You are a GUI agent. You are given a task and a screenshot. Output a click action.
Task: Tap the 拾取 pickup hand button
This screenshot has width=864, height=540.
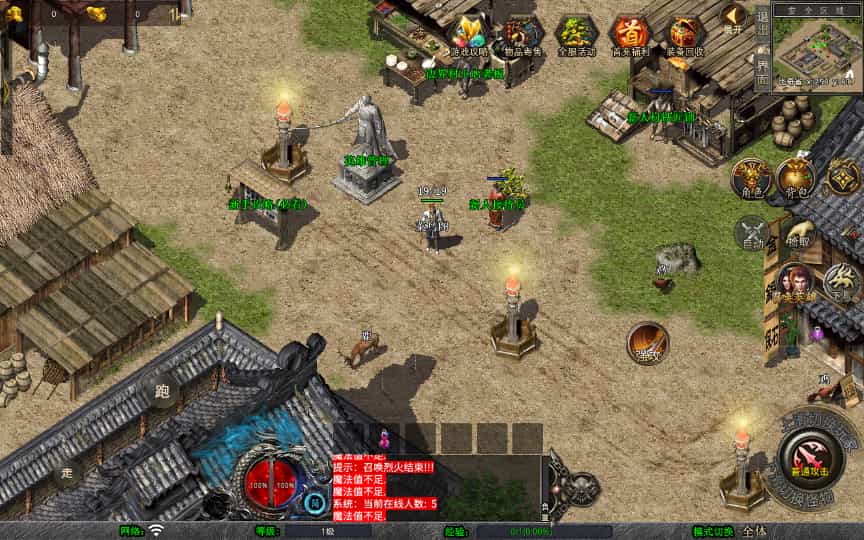pyautogui.click(x=798, y=233)
